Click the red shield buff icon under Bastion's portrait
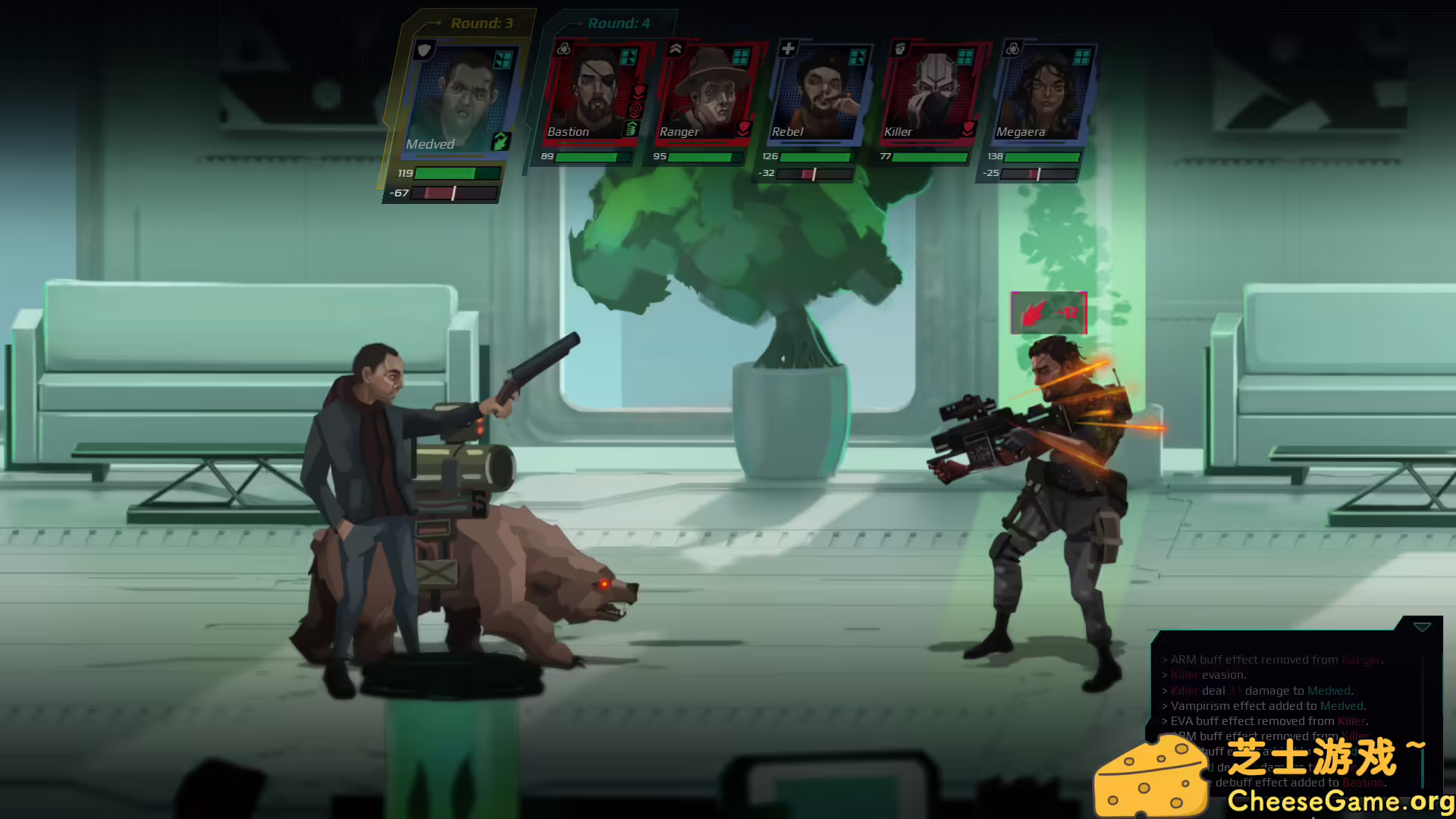The image size is (1456, 819). 637,93
